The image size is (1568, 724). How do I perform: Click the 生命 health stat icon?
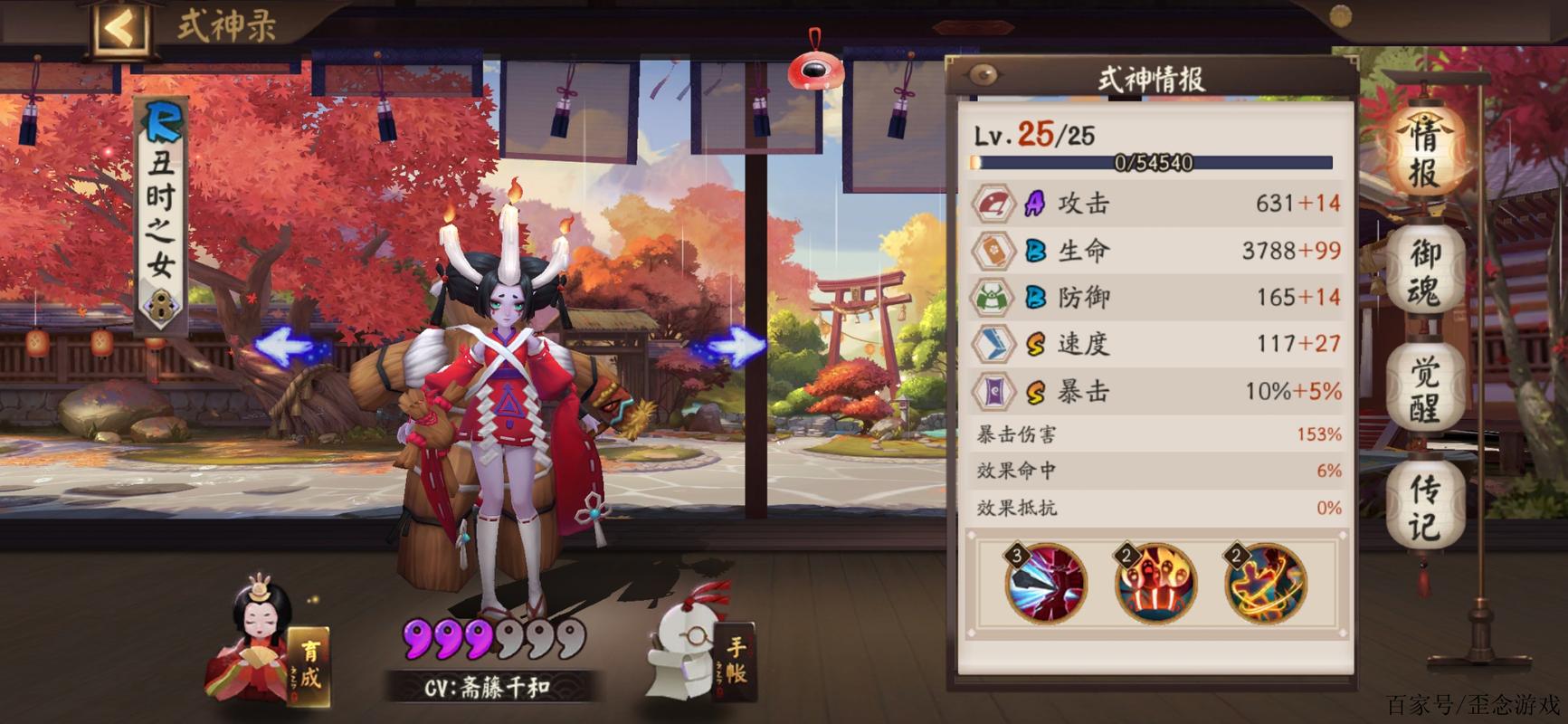[994, 251]
